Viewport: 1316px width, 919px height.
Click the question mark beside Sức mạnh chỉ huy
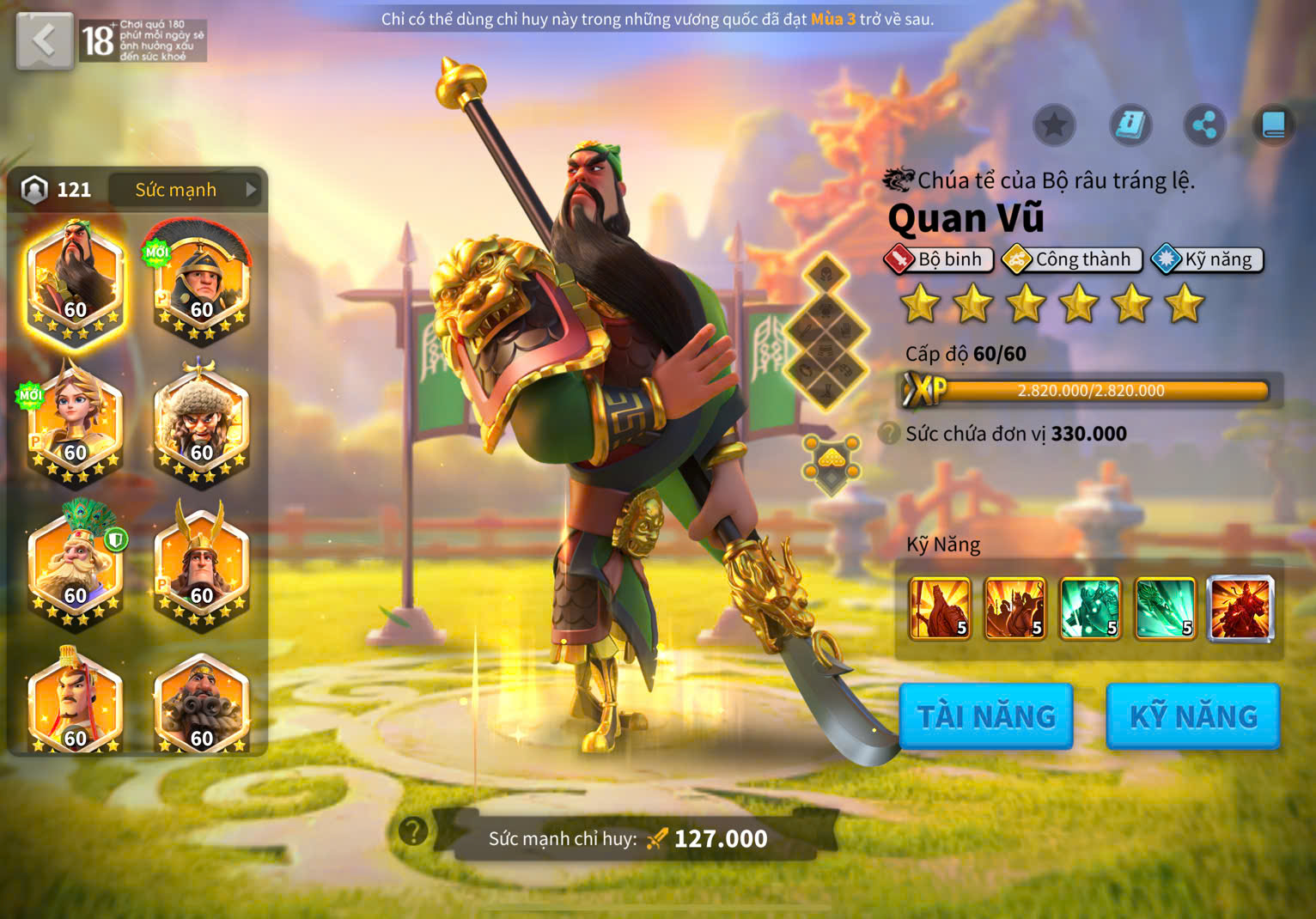coord(413,831)
